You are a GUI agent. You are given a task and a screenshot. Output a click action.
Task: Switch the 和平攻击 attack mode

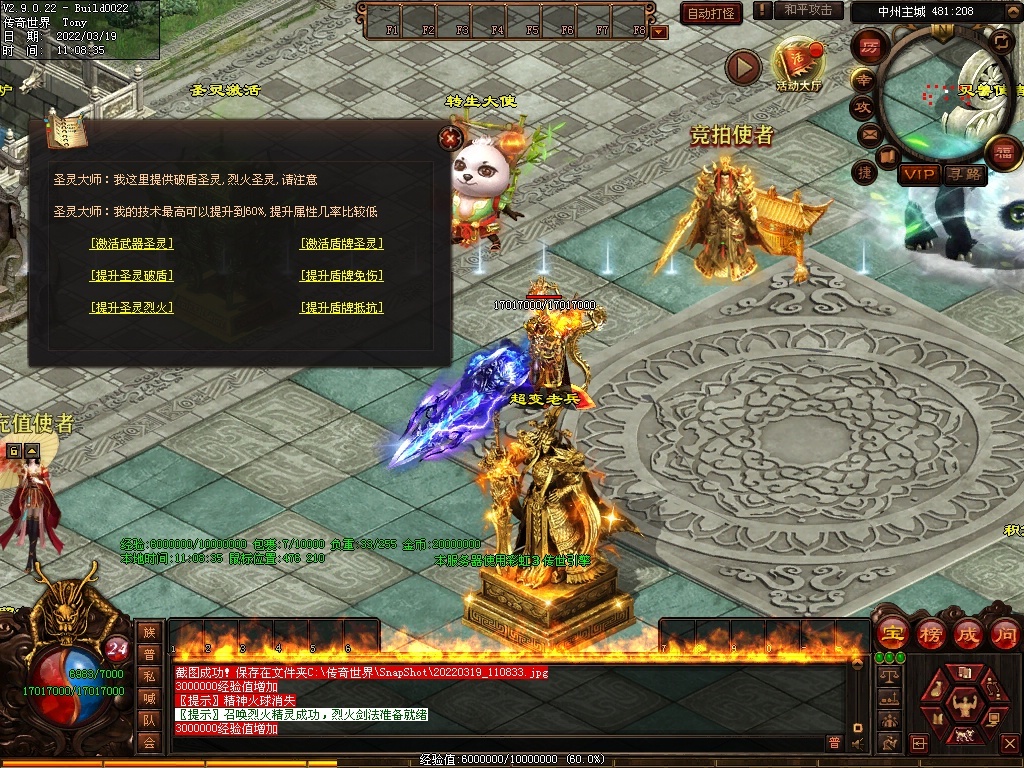(808, 10)
